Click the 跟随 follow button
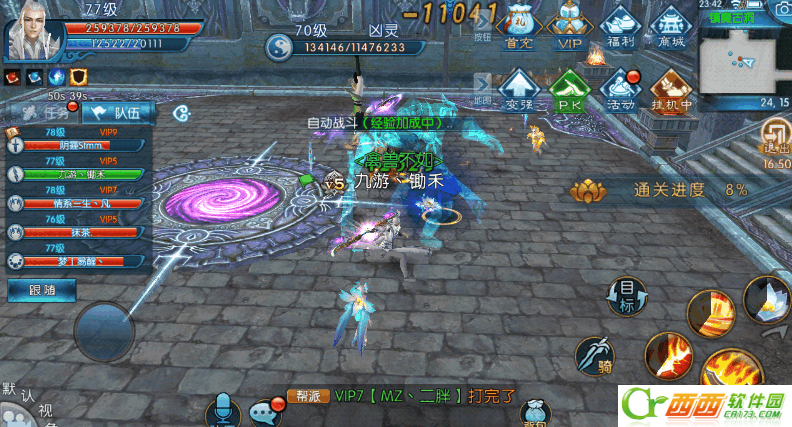792x427 pixels. (41, 290)
